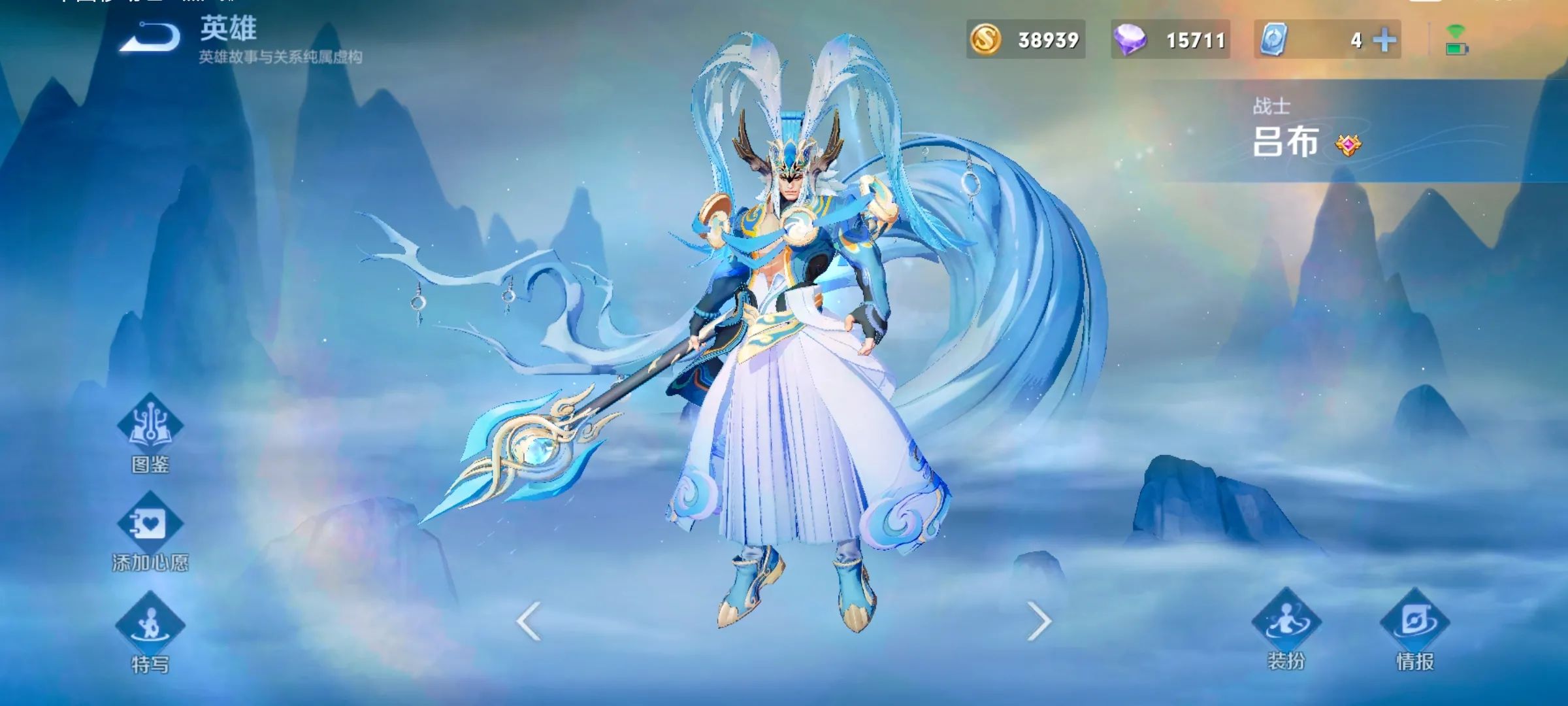Screen dimensions: 1568x706
Task: Open the 装扮 outfit menu
Action: 1286,629
